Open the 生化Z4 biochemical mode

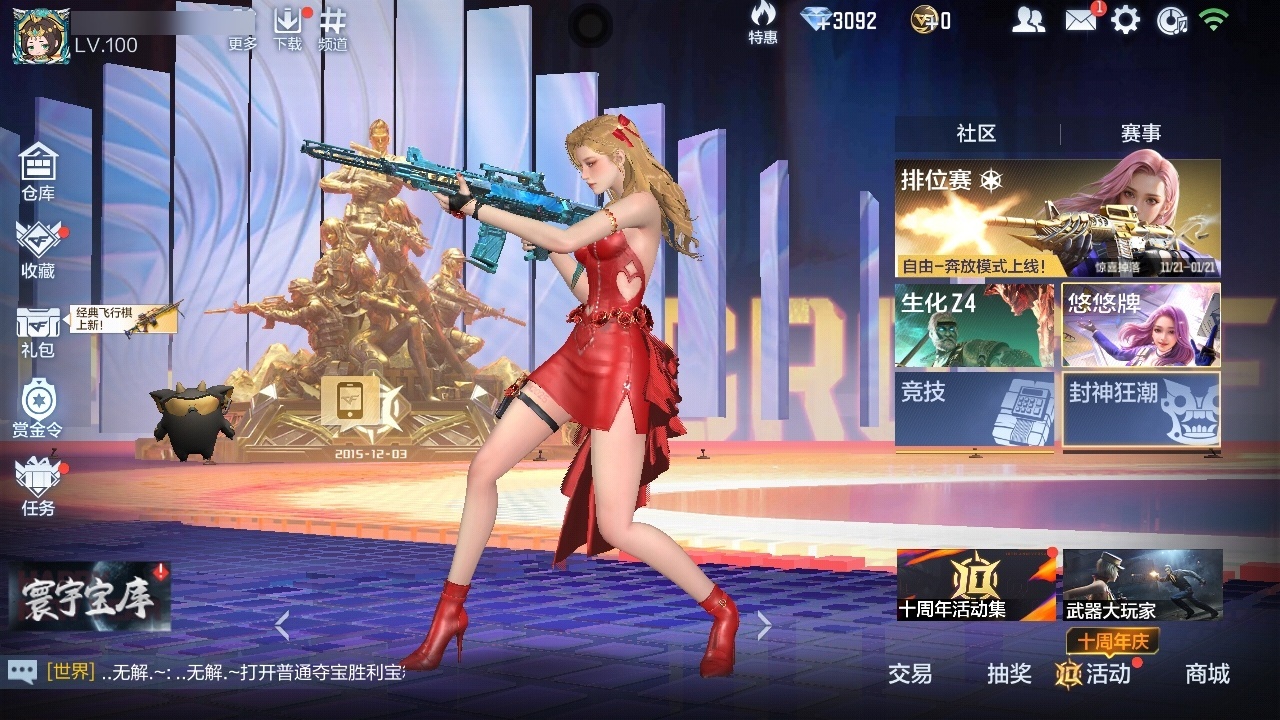(975, 322)
